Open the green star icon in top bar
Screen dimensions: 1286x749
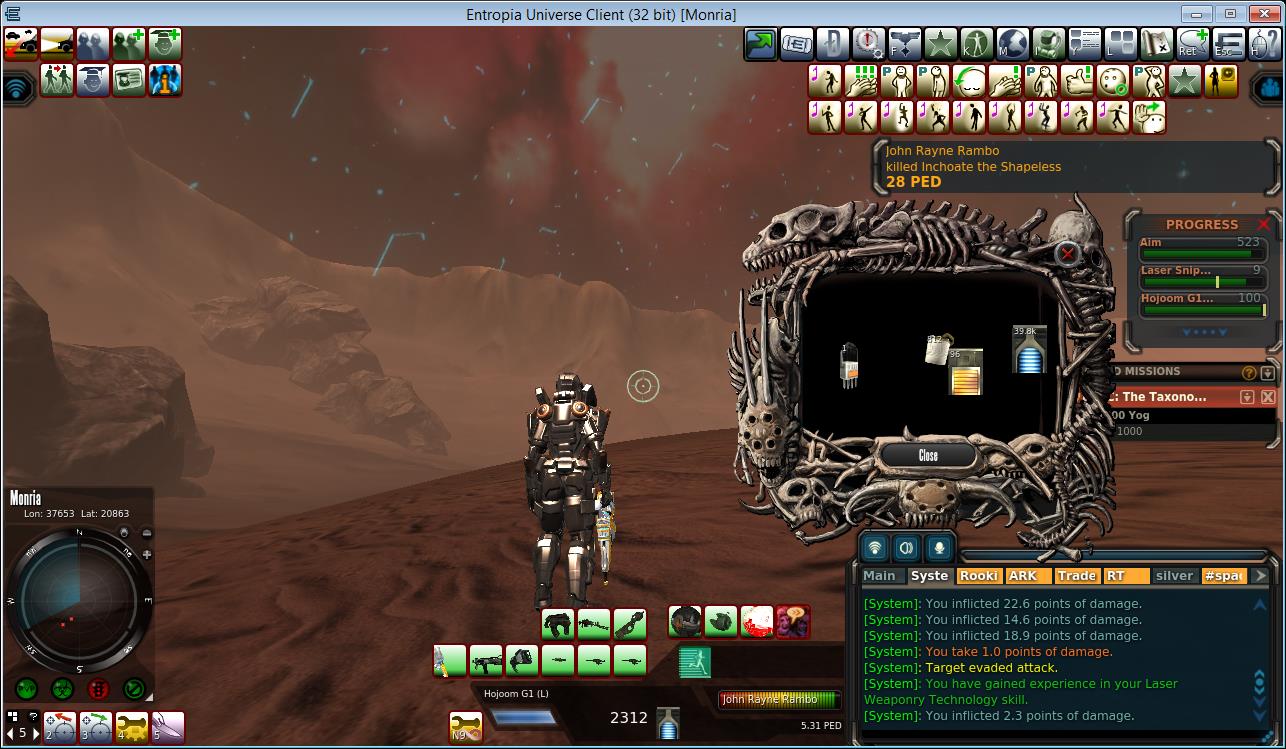pyautogui.click(x=940, y=44)
